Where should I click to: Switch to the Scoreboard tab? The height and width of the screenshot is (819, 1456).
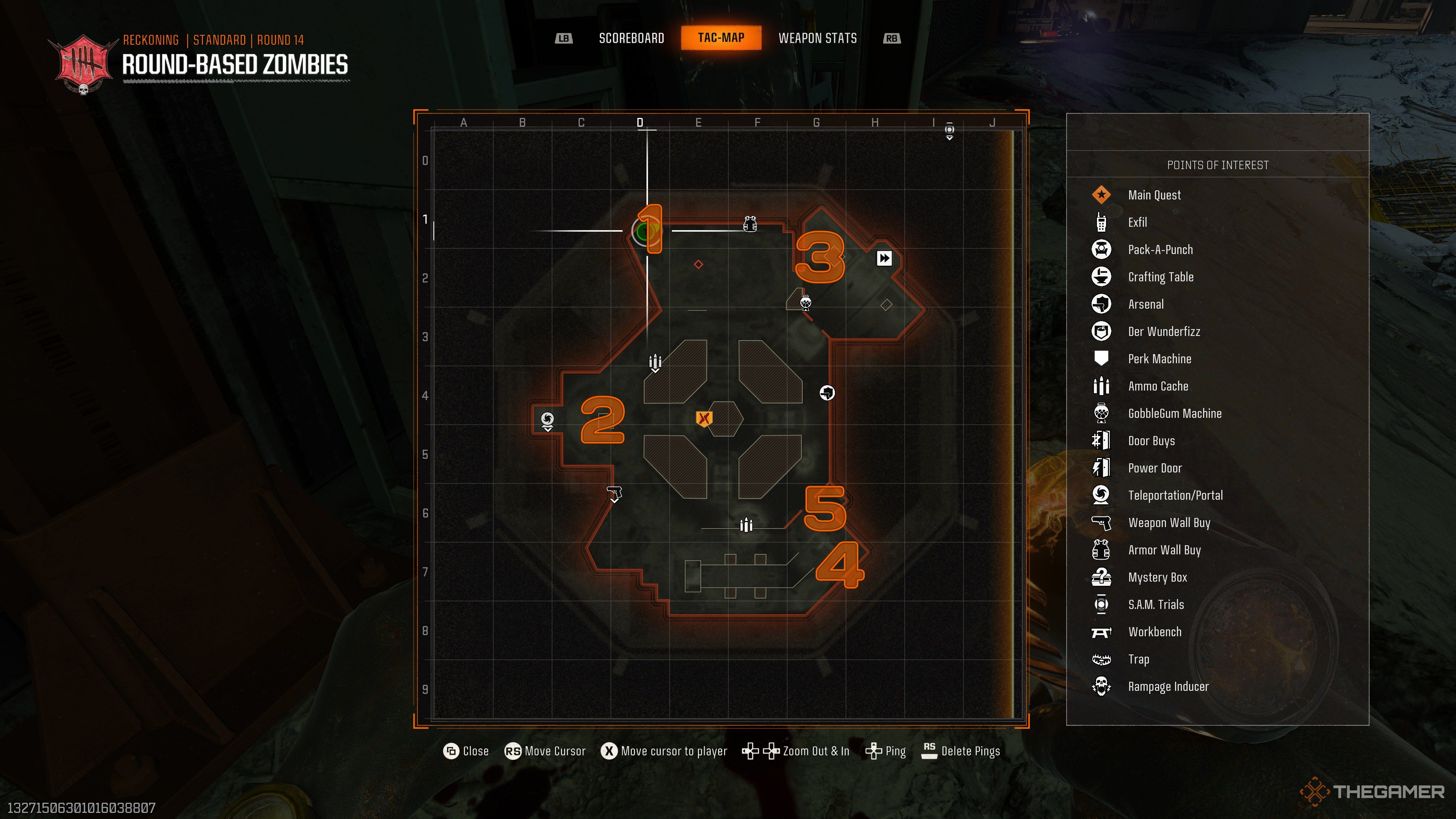(x=631, y=38)
